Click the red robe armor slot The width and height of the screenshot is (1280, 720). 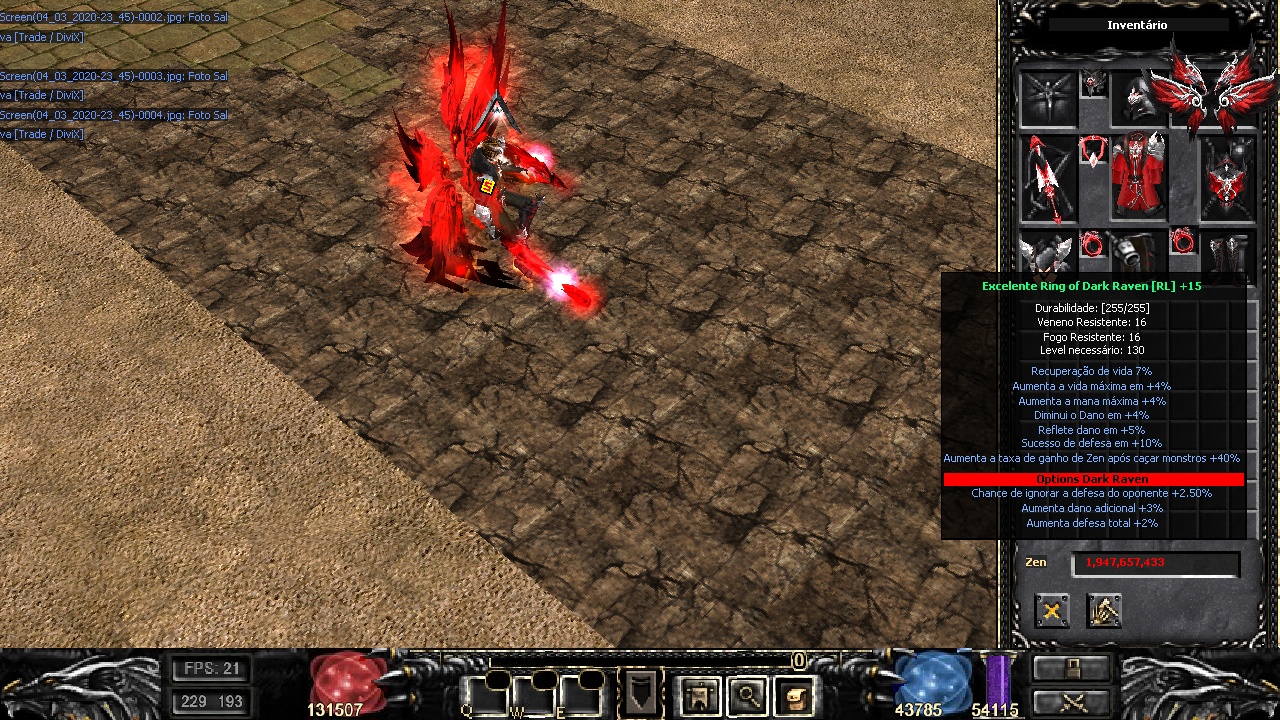pos(1138,177)
